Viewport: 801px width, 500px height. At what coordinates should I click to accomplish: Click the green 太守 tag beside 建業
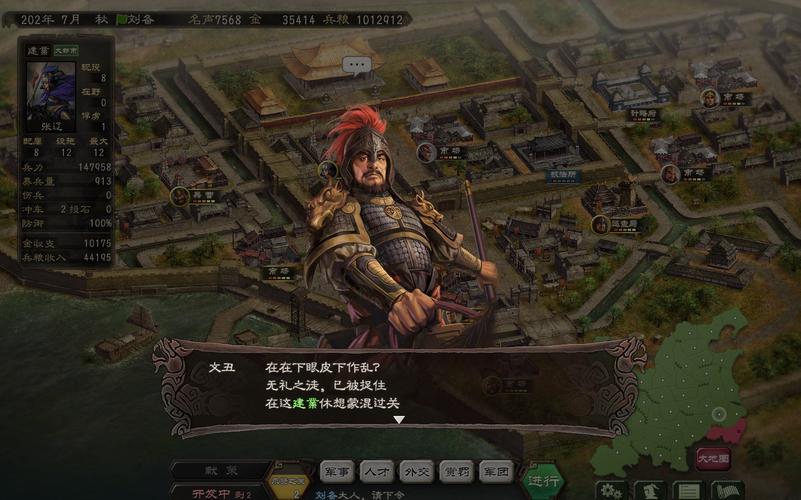pyautogui.click(x=66, y=48)
